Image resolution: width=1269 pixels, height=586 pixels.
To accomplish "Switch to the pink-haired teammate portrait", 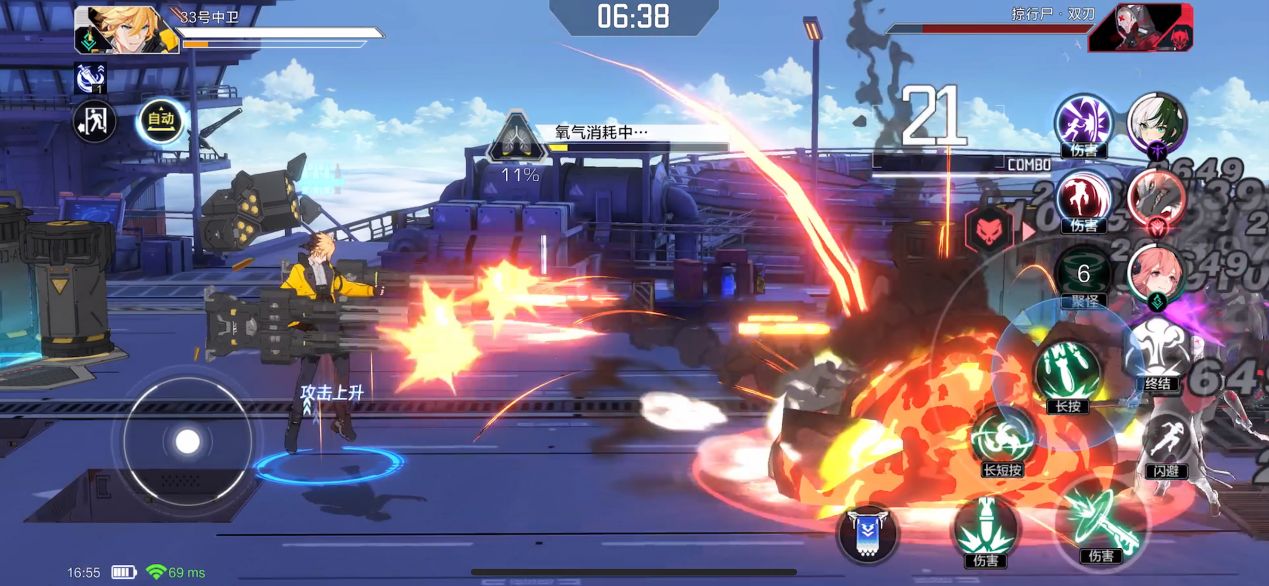I will 1157,274.
